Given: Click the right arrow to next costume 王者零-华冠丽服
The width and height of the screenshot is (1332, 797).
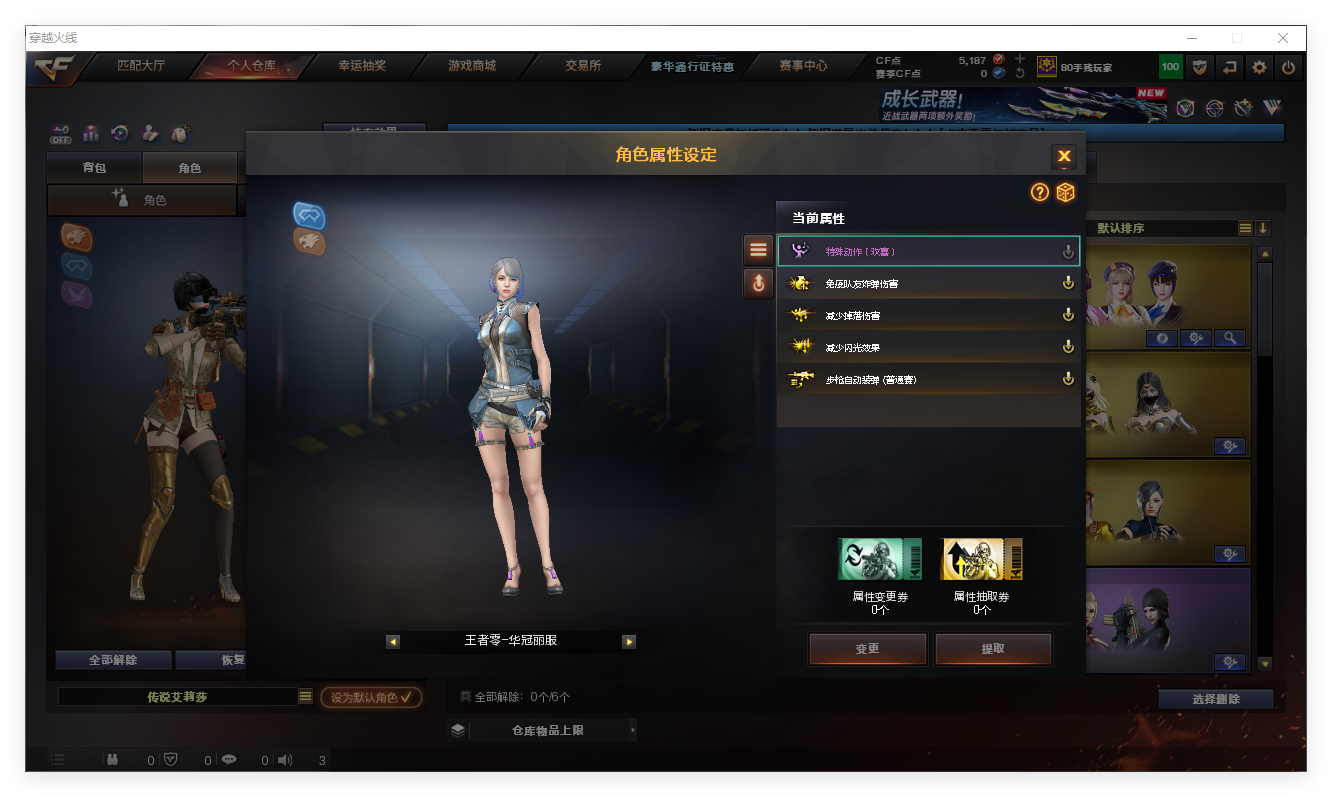Looking at the screenshot, I should (x=629, y=641).
